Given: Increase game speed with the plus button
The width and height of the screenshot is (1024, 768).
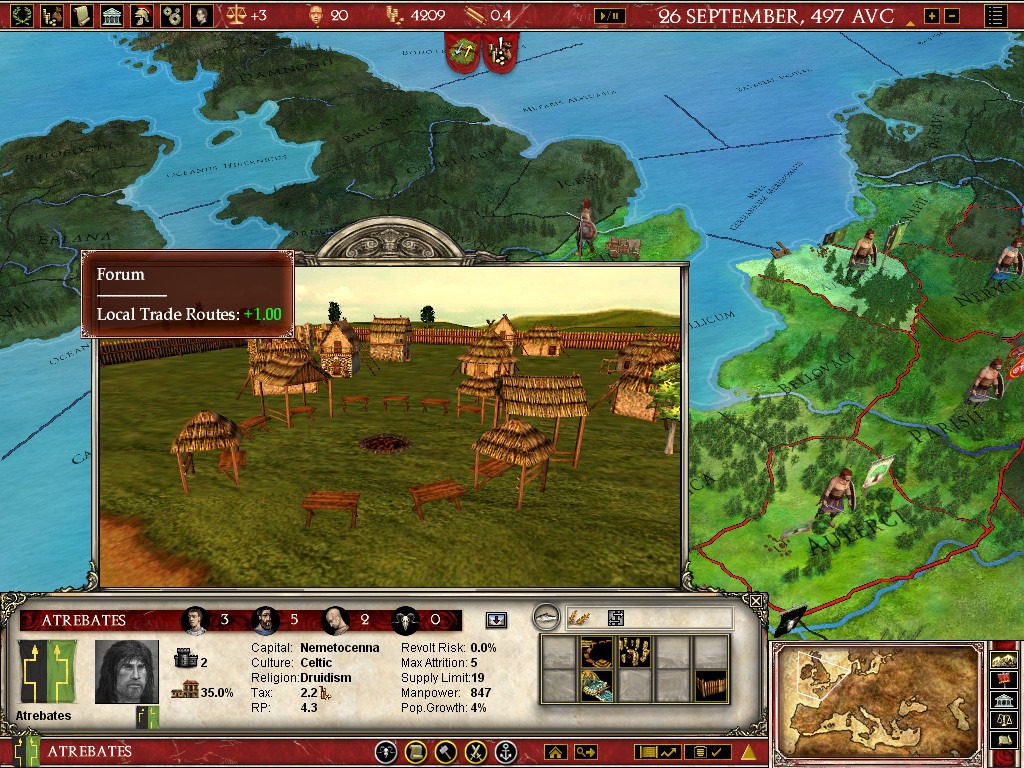Looking at the screenshot, I should point(931,16).
